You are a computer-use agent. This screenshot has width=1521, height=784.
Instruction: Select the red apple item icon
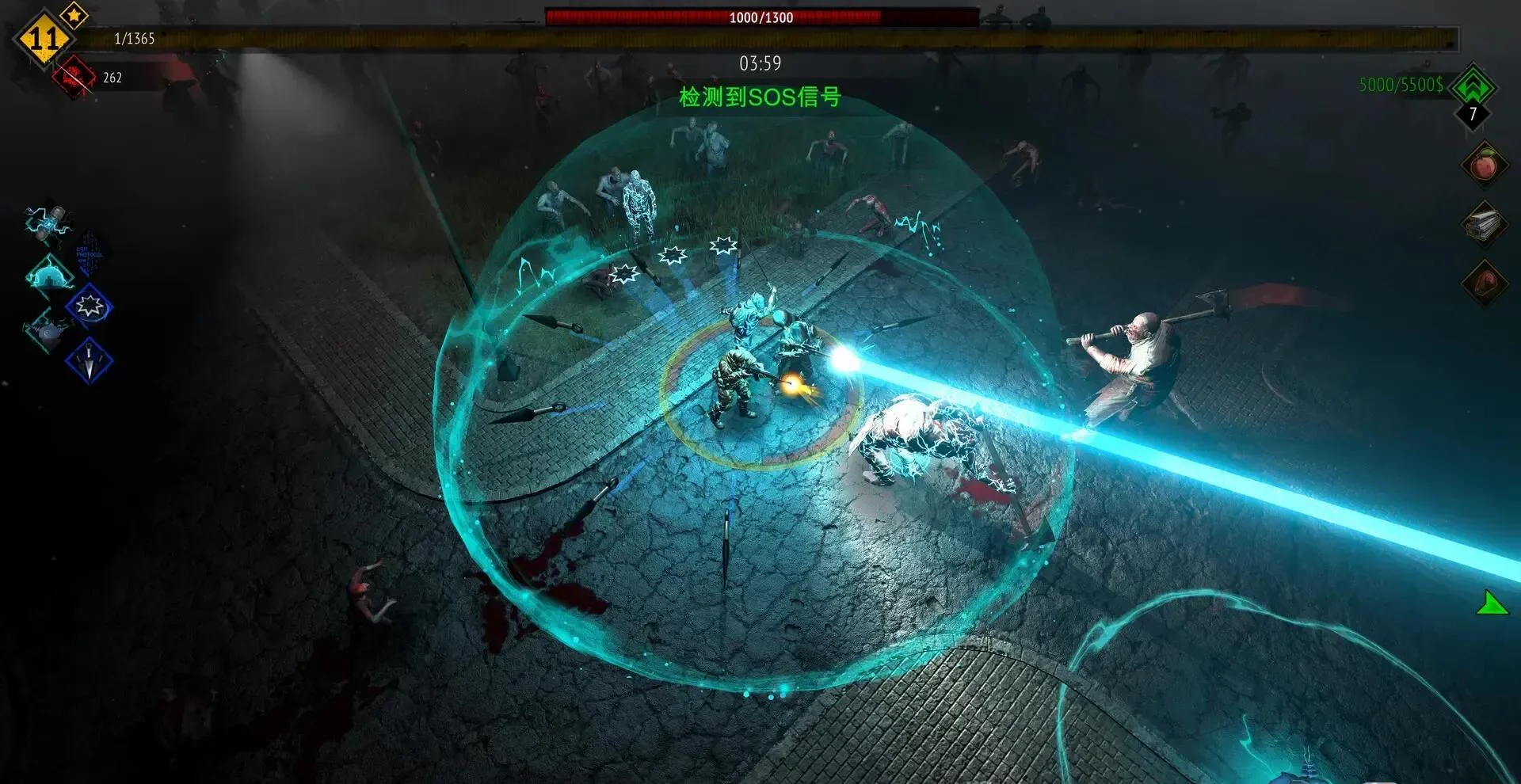1483,166
